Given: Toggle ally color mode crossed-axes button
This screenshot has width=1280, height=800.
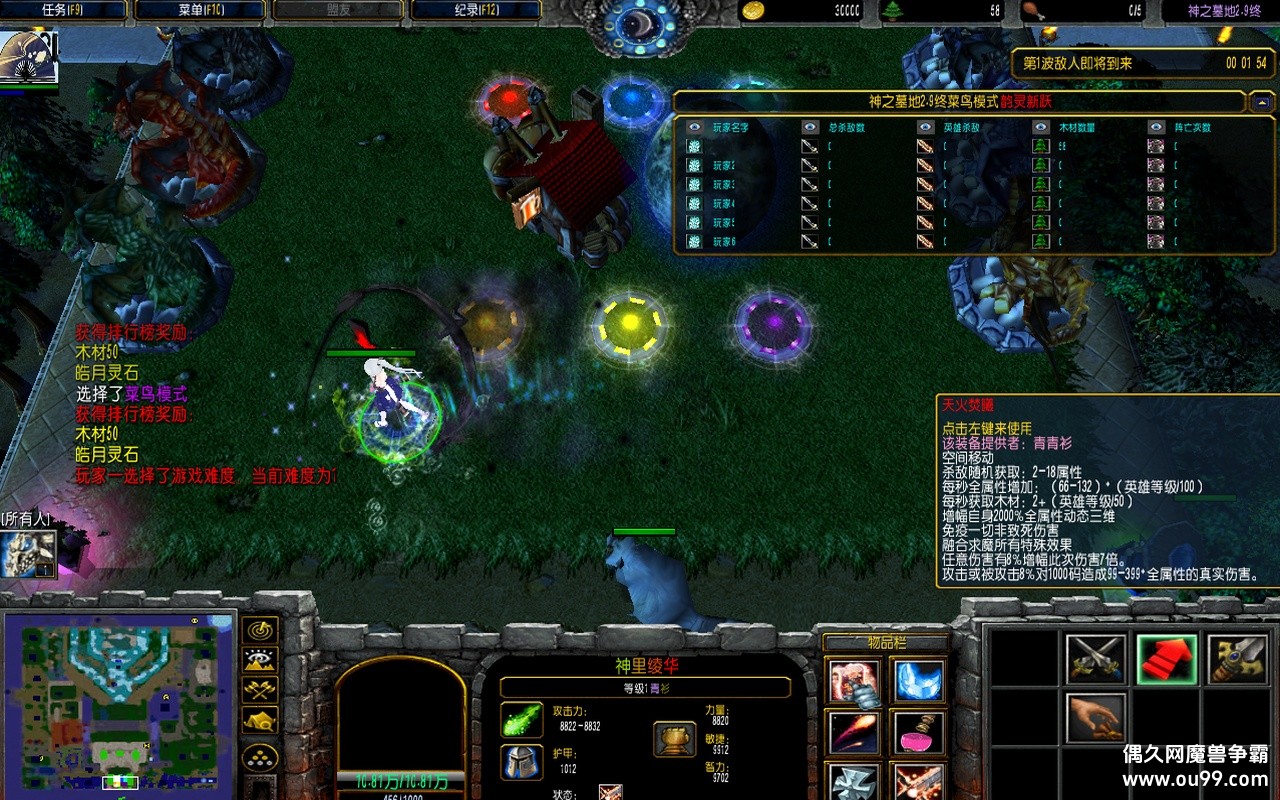Looking at the screenshot, I should [x=260, y=690].
